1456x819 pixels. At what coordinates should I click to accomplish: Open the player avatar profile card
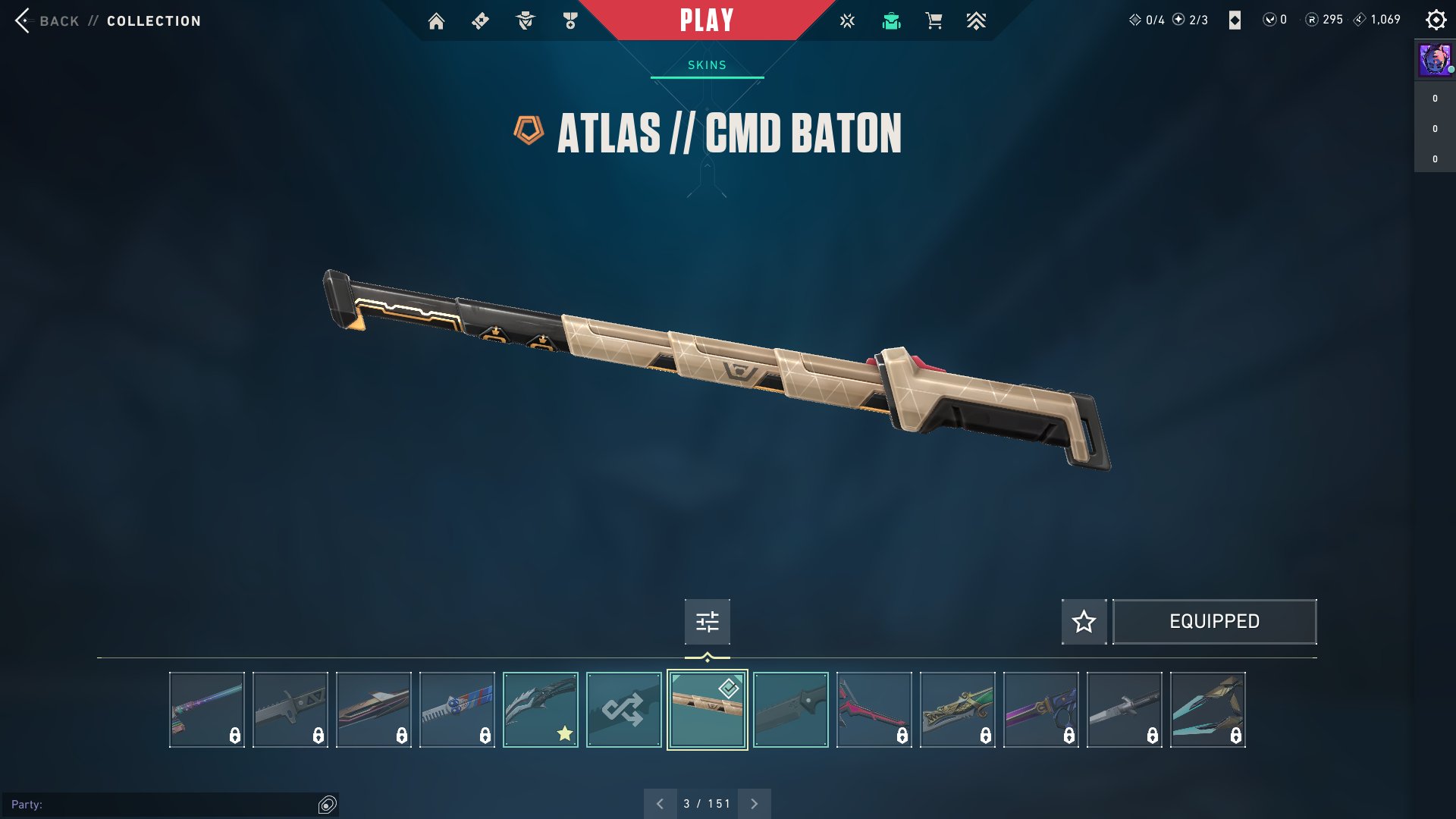[x=1435, y=59]
